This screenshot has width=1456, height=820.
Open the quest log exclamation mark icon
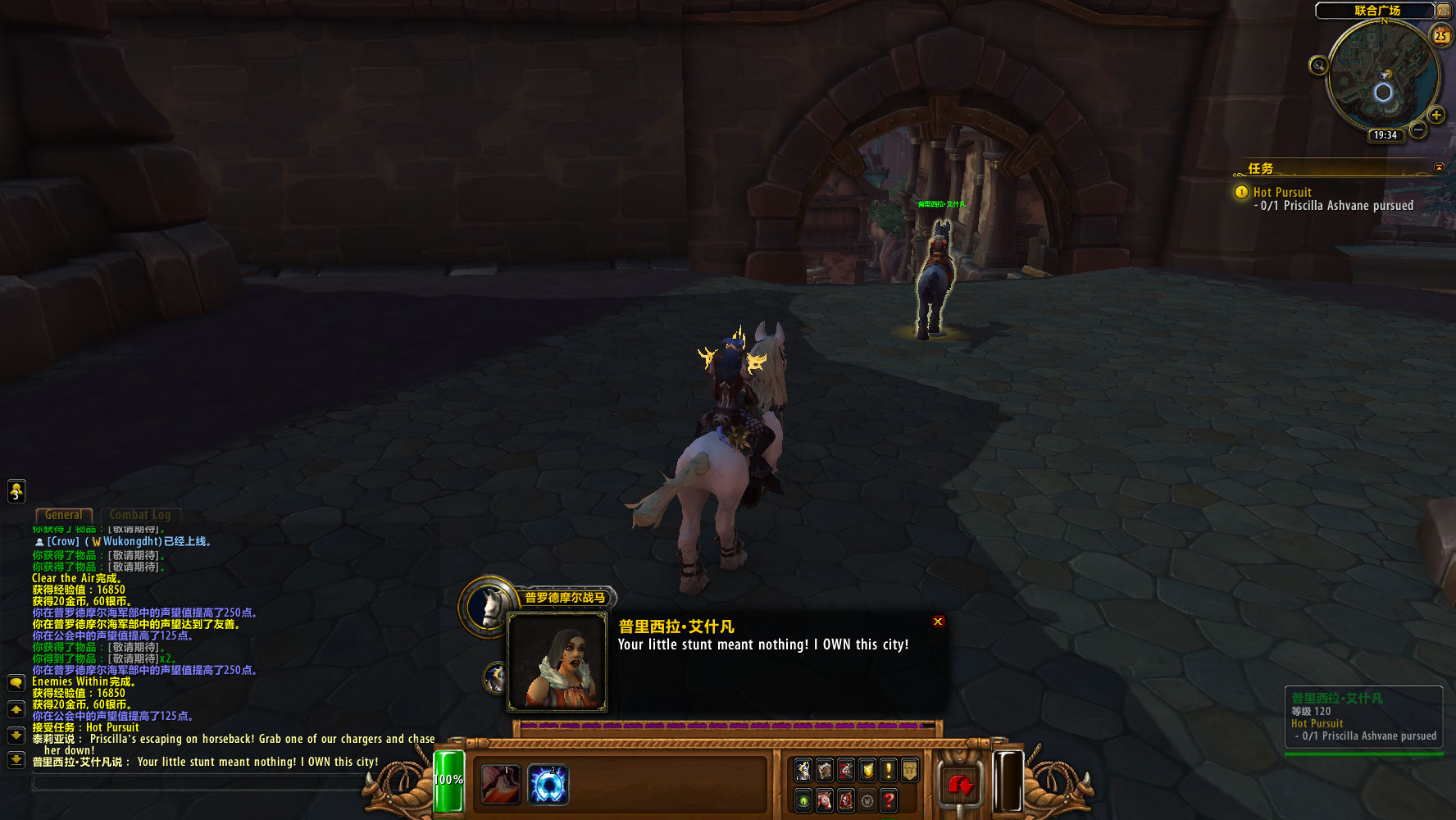coord(889,770)
